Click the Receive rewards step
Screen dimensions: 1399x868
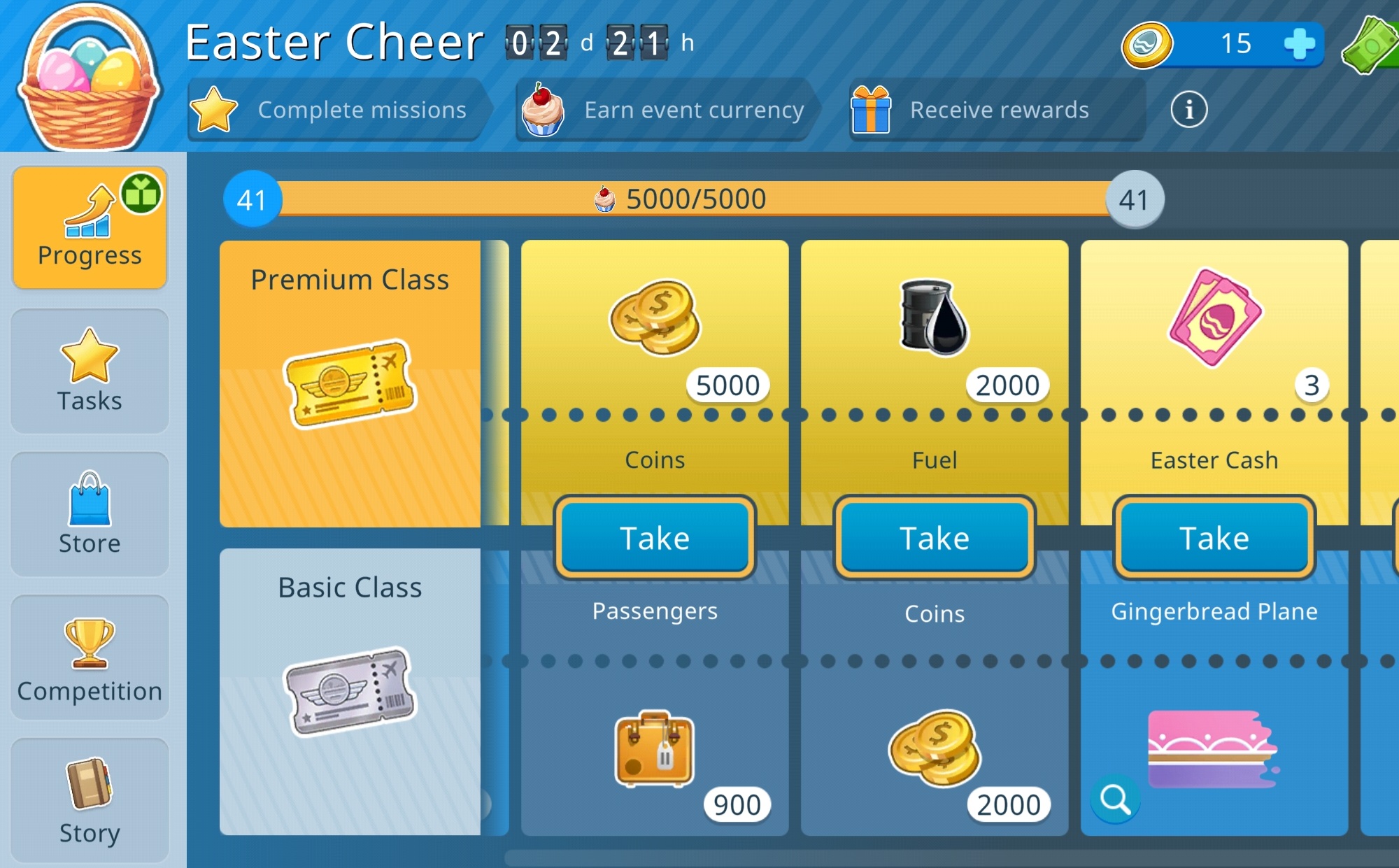[x=996, y=110]
